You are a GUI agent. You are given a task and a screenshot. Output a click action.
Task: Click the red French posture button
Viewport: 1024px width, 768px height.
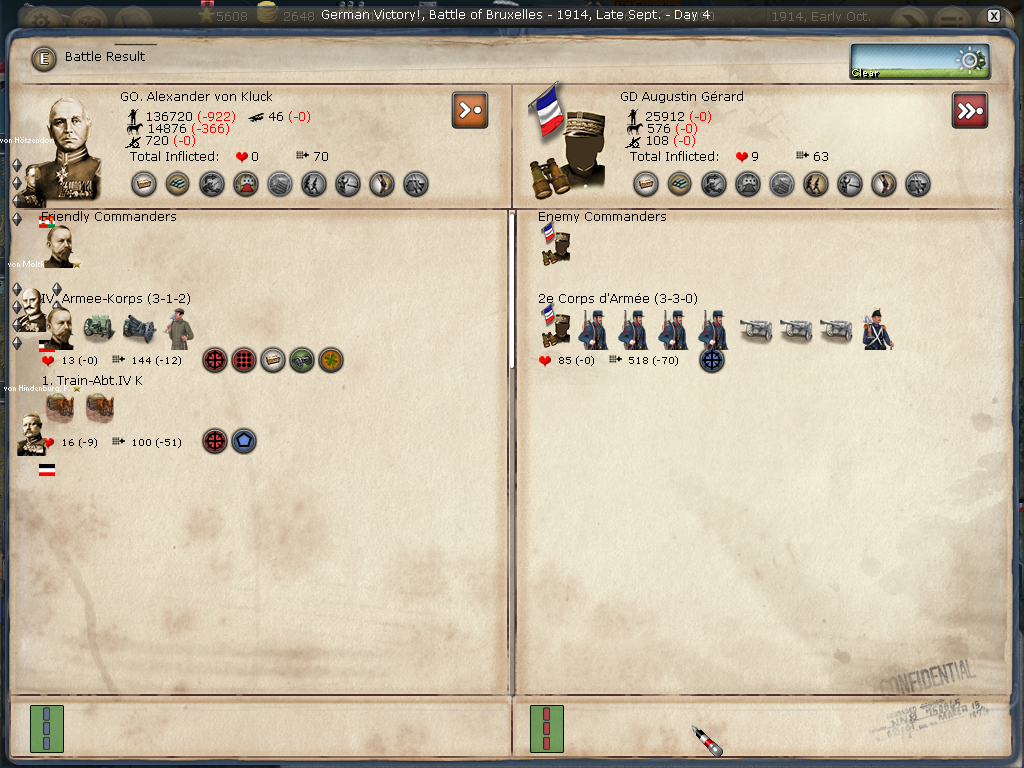click(969, 110)
